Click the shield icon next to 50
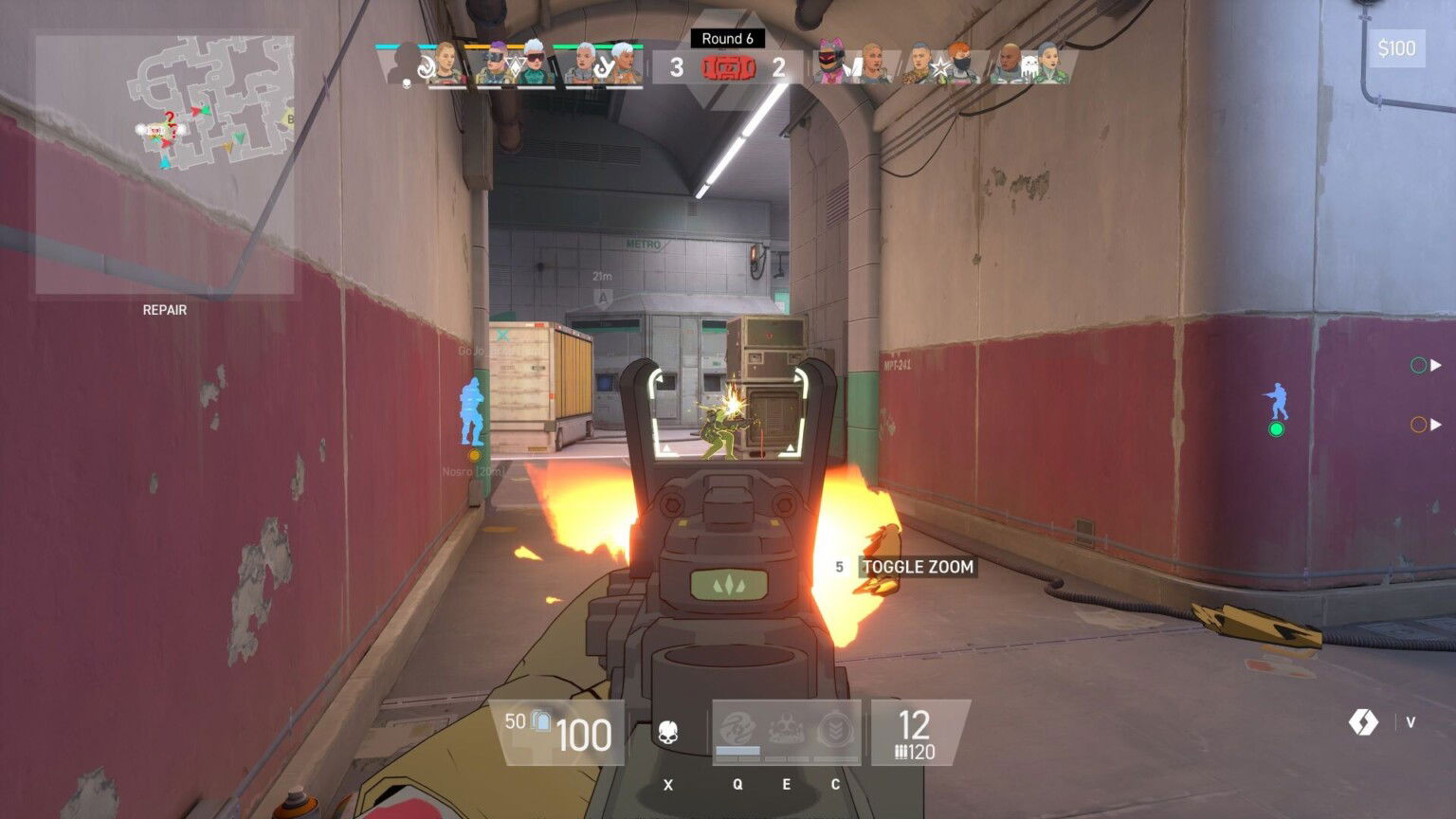1456x819 pixels. [539, 723]
